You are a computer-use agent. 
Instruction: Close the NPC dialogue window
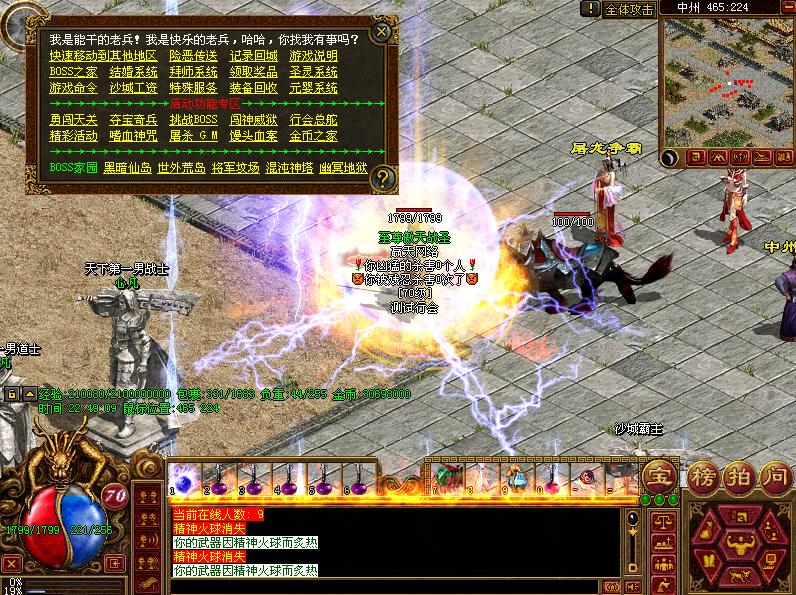381,32
